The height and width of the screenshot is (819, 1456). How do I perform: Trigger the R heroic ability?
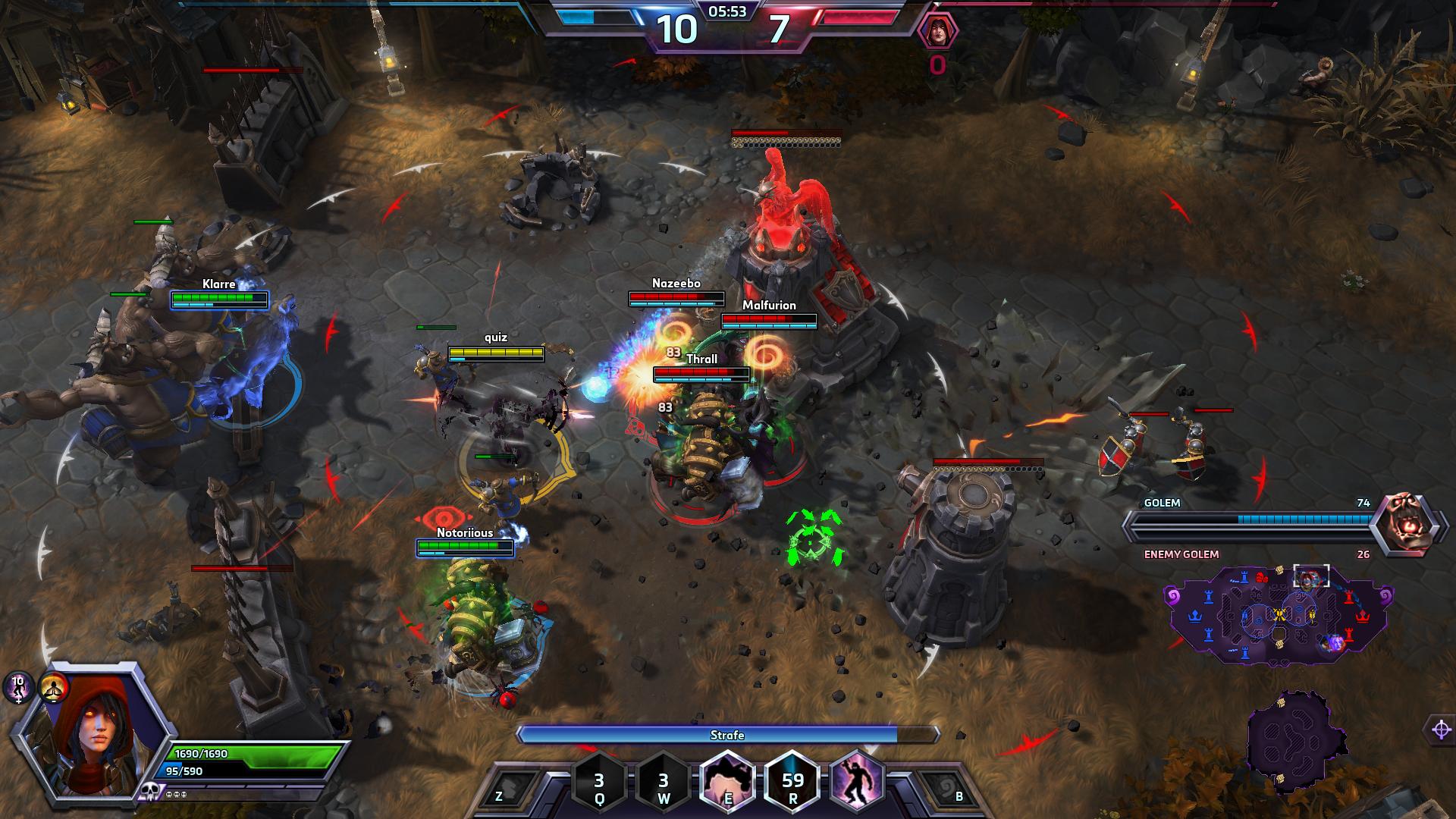[792, 781]
